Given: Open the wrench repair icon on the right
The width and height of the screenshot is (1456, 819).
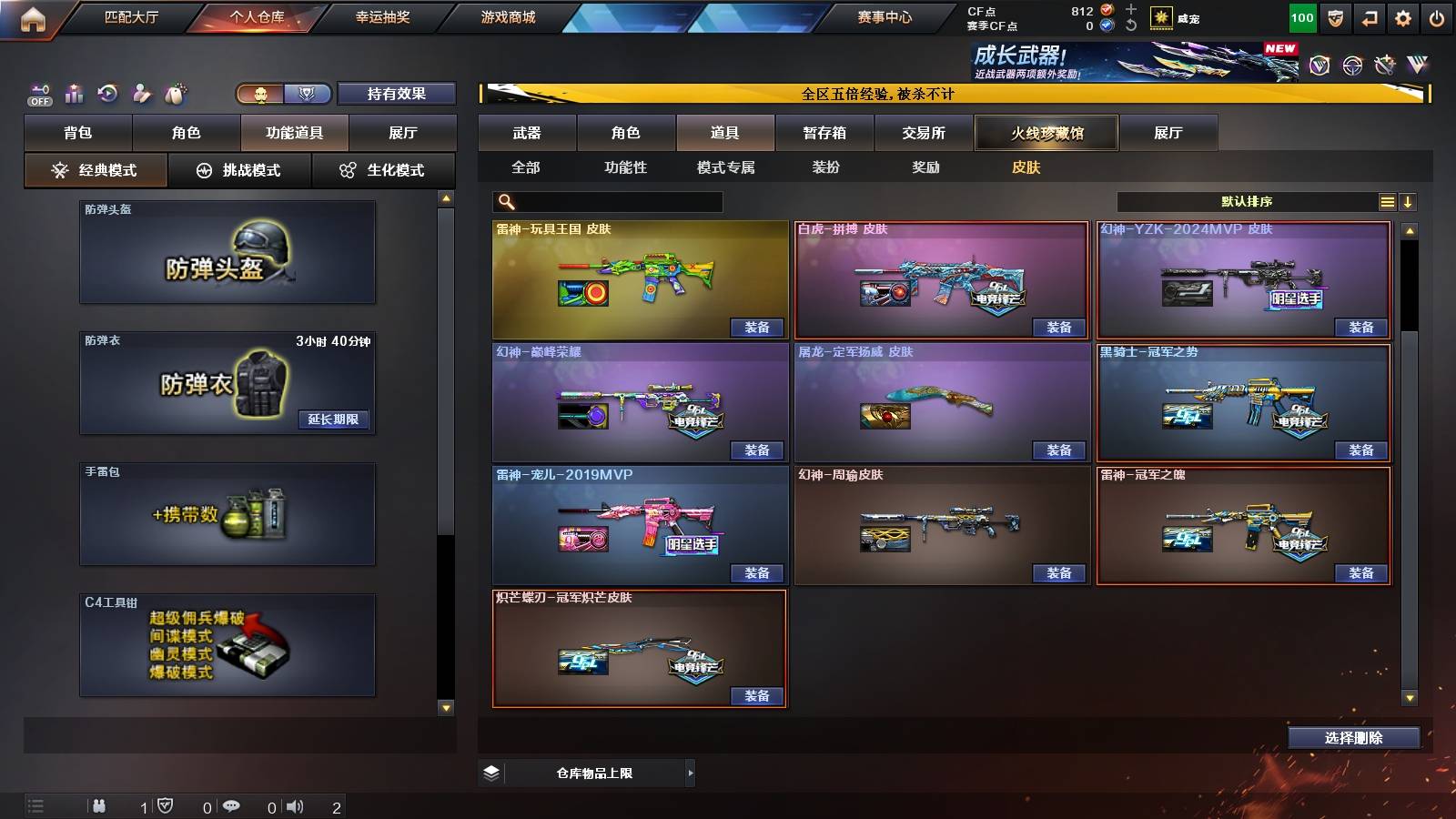Looking at the screenshot, I should point(1385,66).
